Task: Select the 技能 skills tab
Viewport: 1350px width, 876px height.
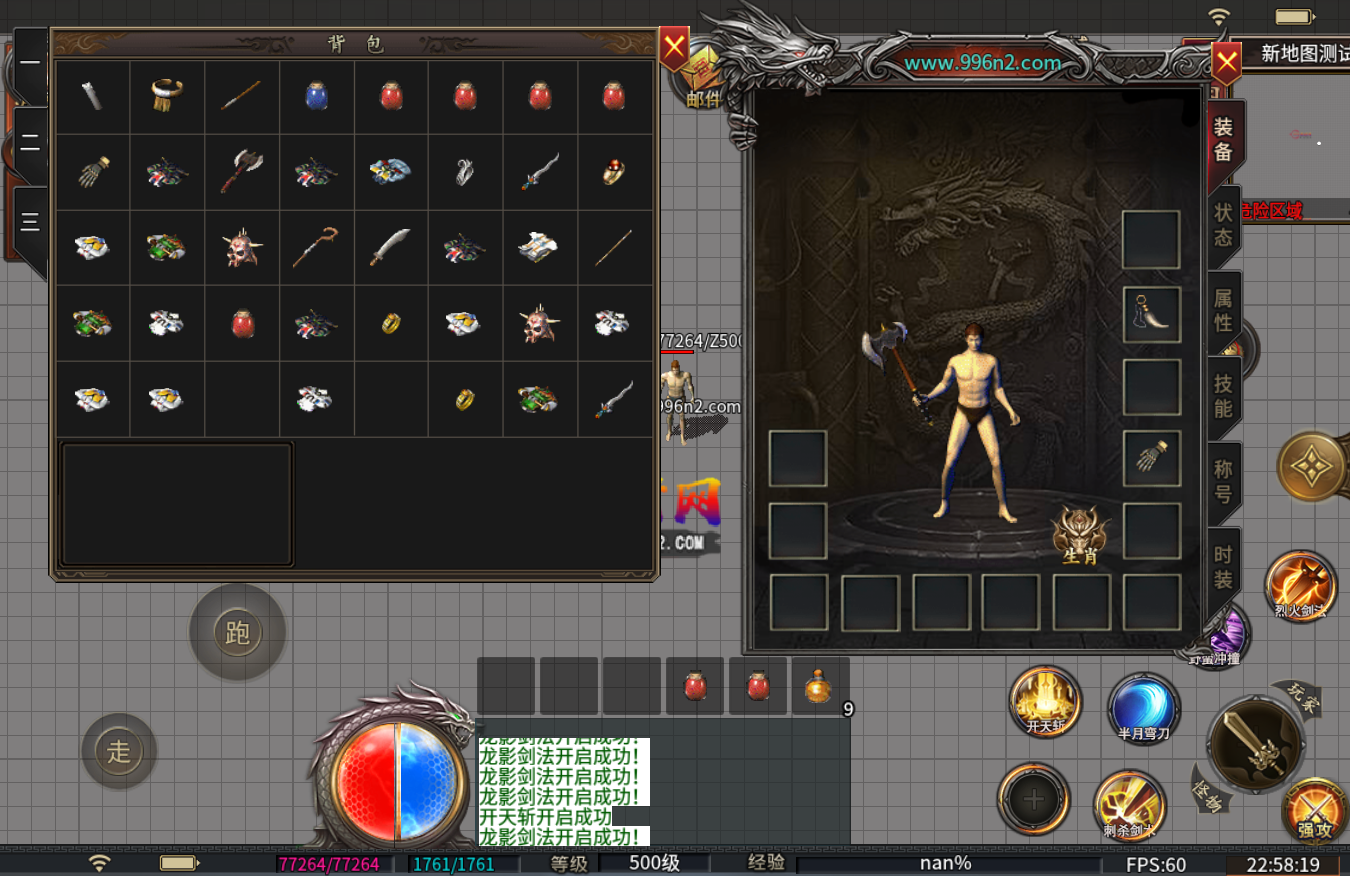Action: [1224, 396]
